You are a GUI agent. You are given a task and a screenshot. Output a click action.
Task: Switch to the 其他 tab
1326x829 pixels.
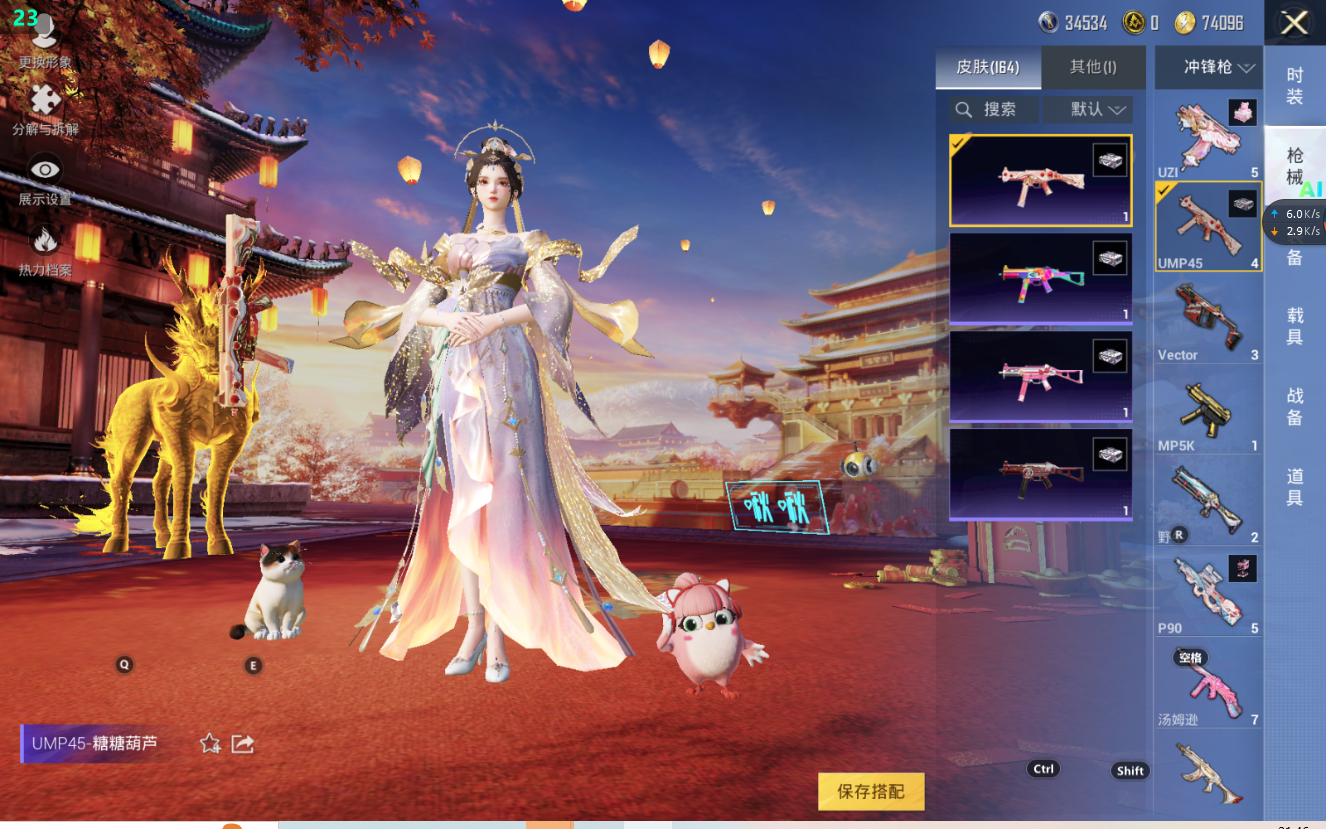click(x=1093, y=67)
